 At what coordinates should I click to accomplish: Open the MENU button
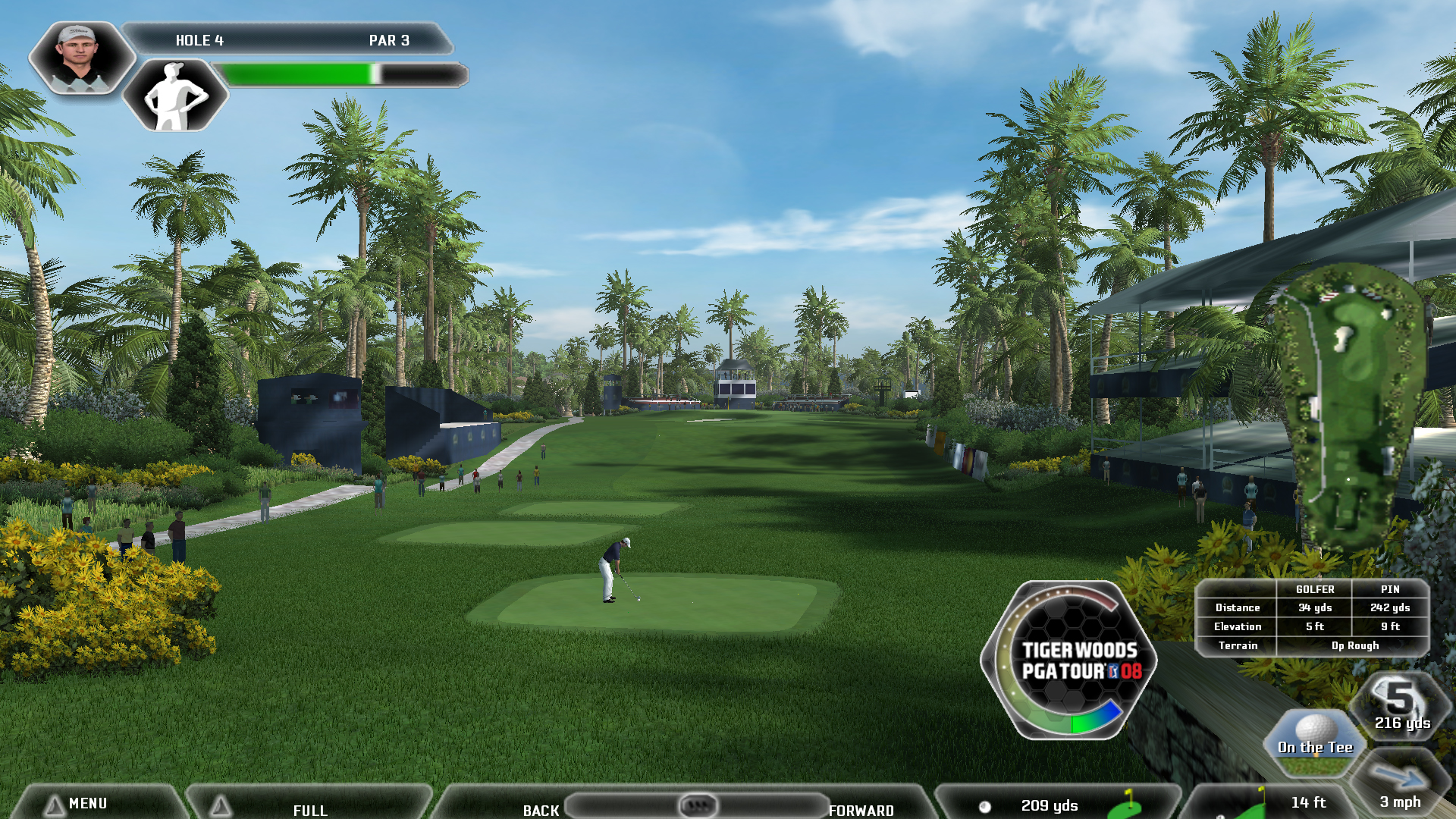87,803
